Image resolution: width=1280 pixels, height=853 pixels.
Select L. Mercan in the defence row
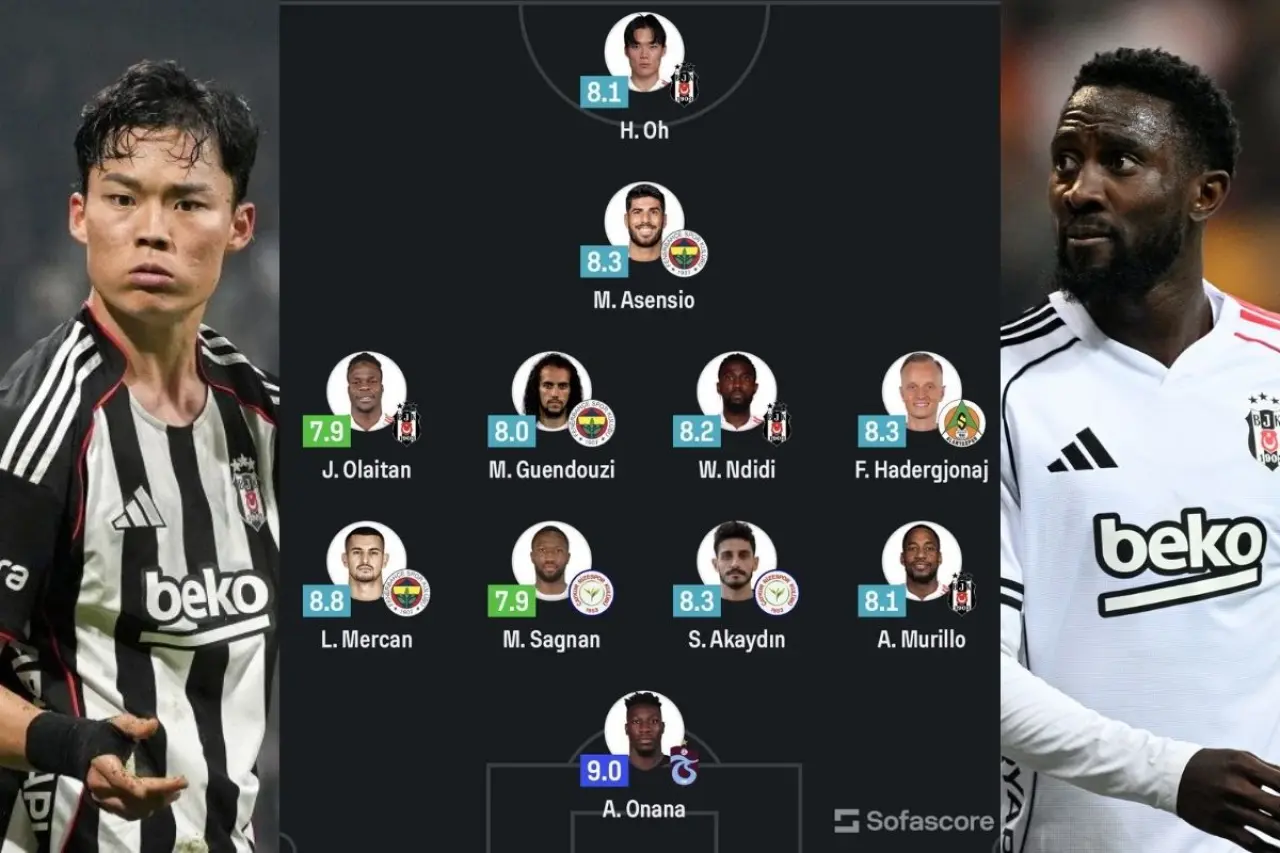(366, 560)
